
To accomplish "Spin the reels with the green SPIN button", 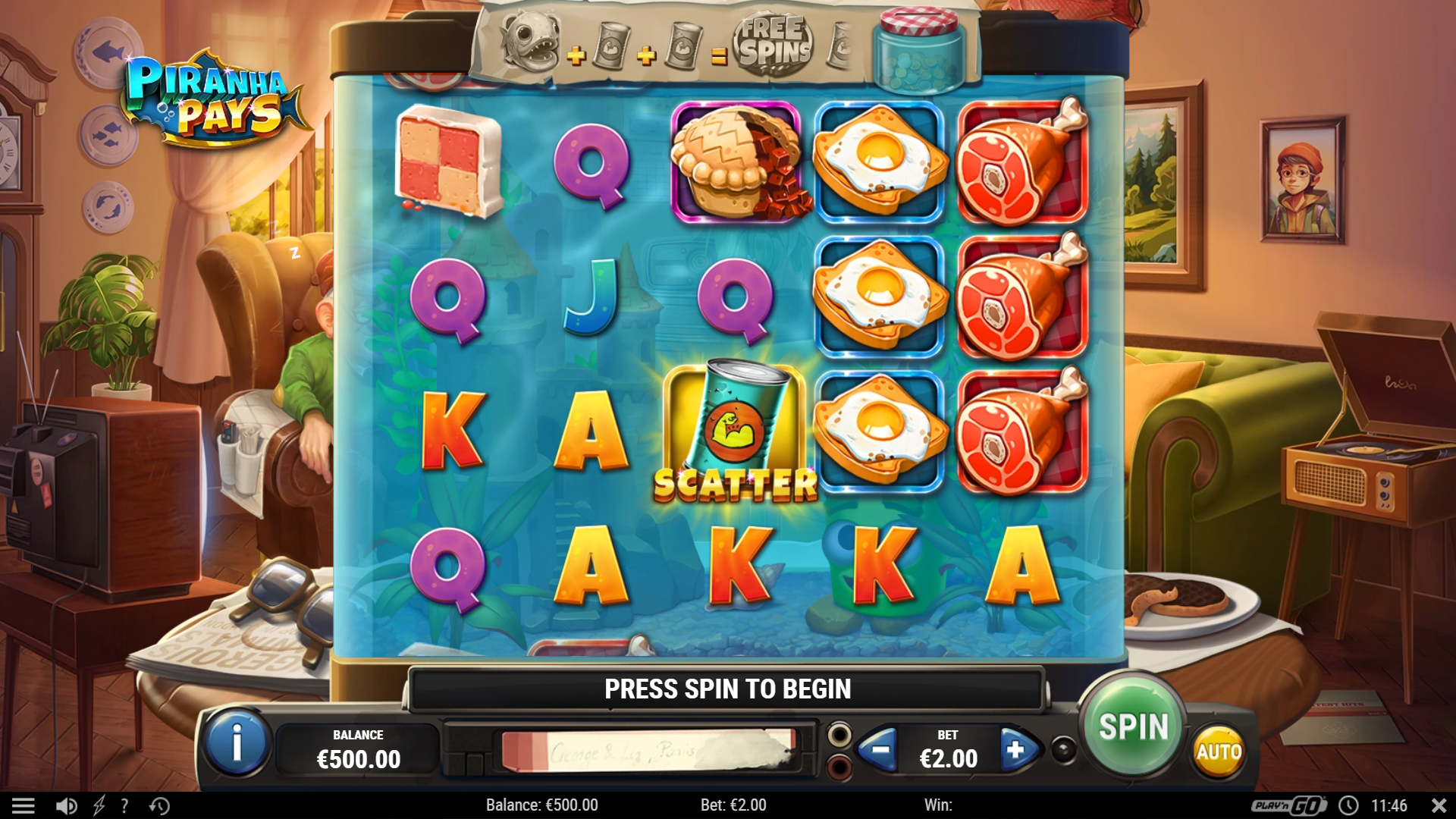I will (x=1134, y=726).
